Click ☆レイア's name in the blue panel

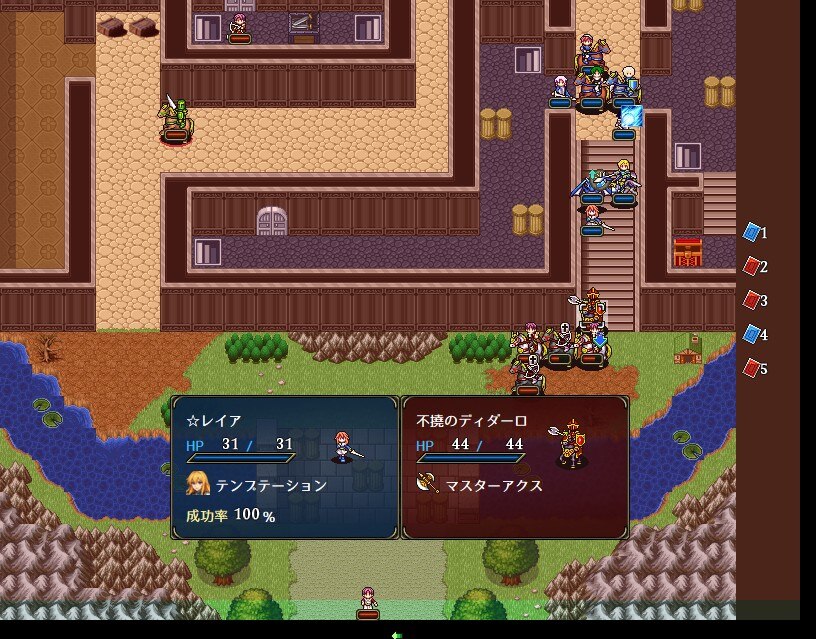click(214, 421)
